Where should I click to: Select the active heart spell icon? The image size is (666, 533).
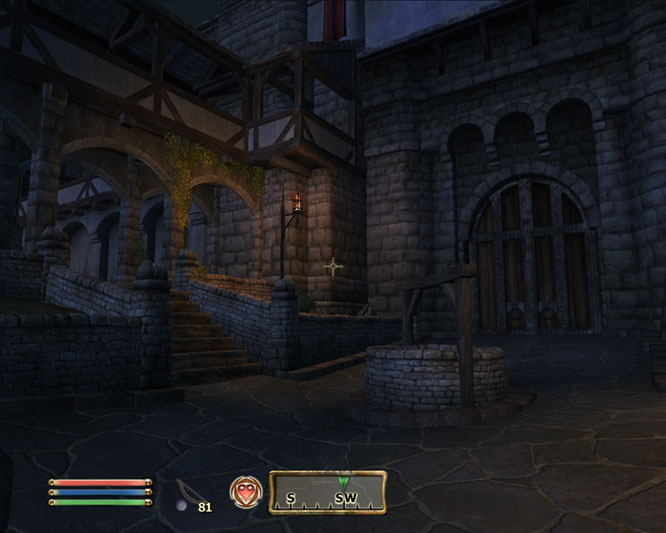point(243,492)
